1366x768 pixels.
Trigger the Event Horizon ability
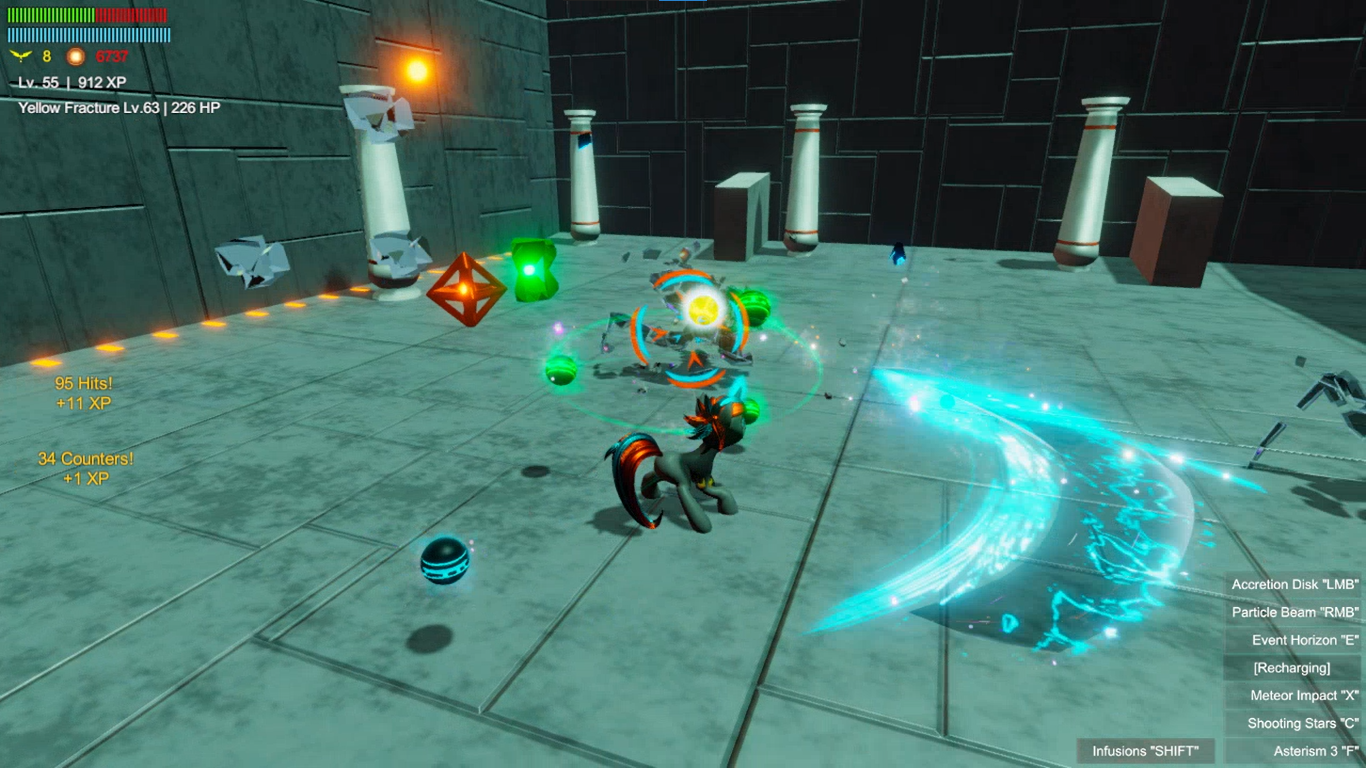click(1294, 640)
